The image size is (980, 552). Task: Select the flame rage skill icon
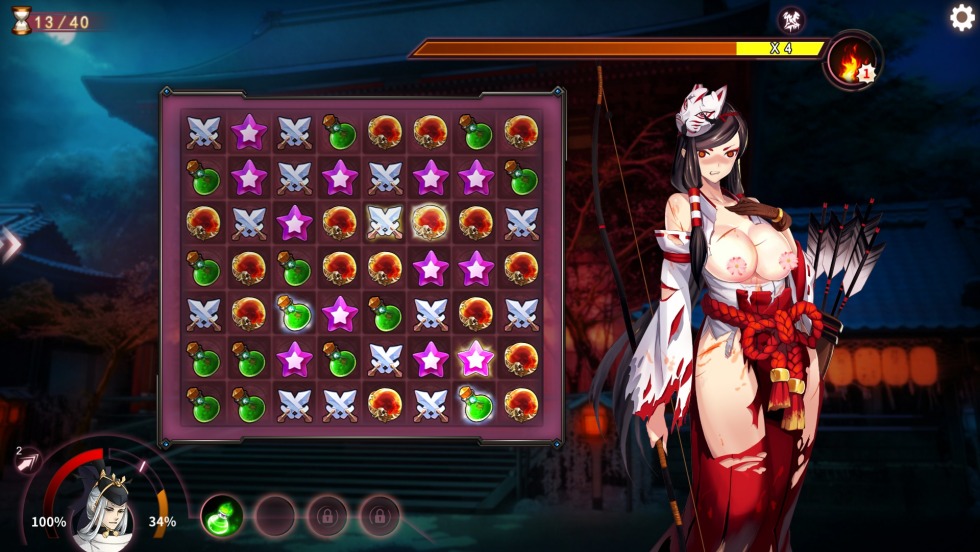click(x=851, y=61)
